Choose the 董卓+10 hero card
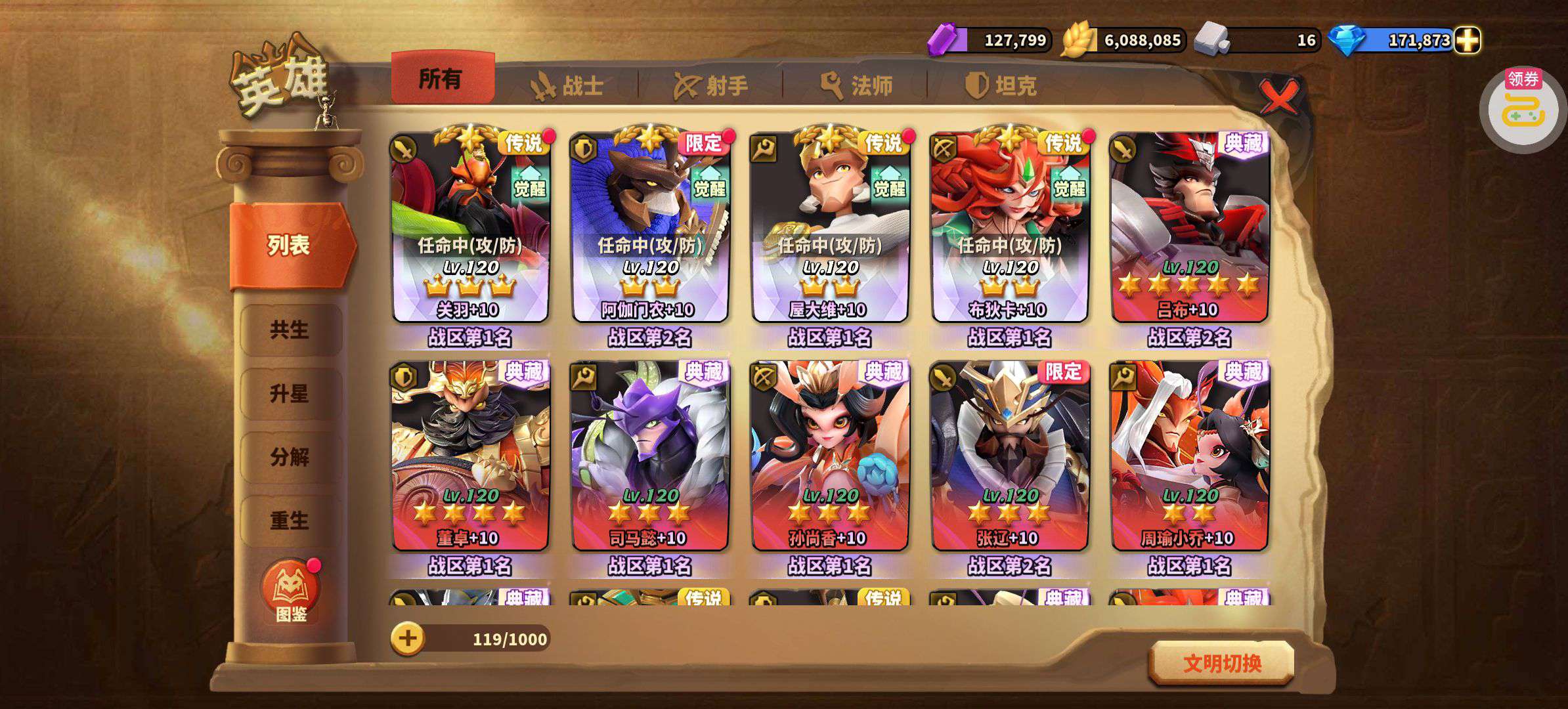This screenshot has width=1568, height=709. [470, 456]
